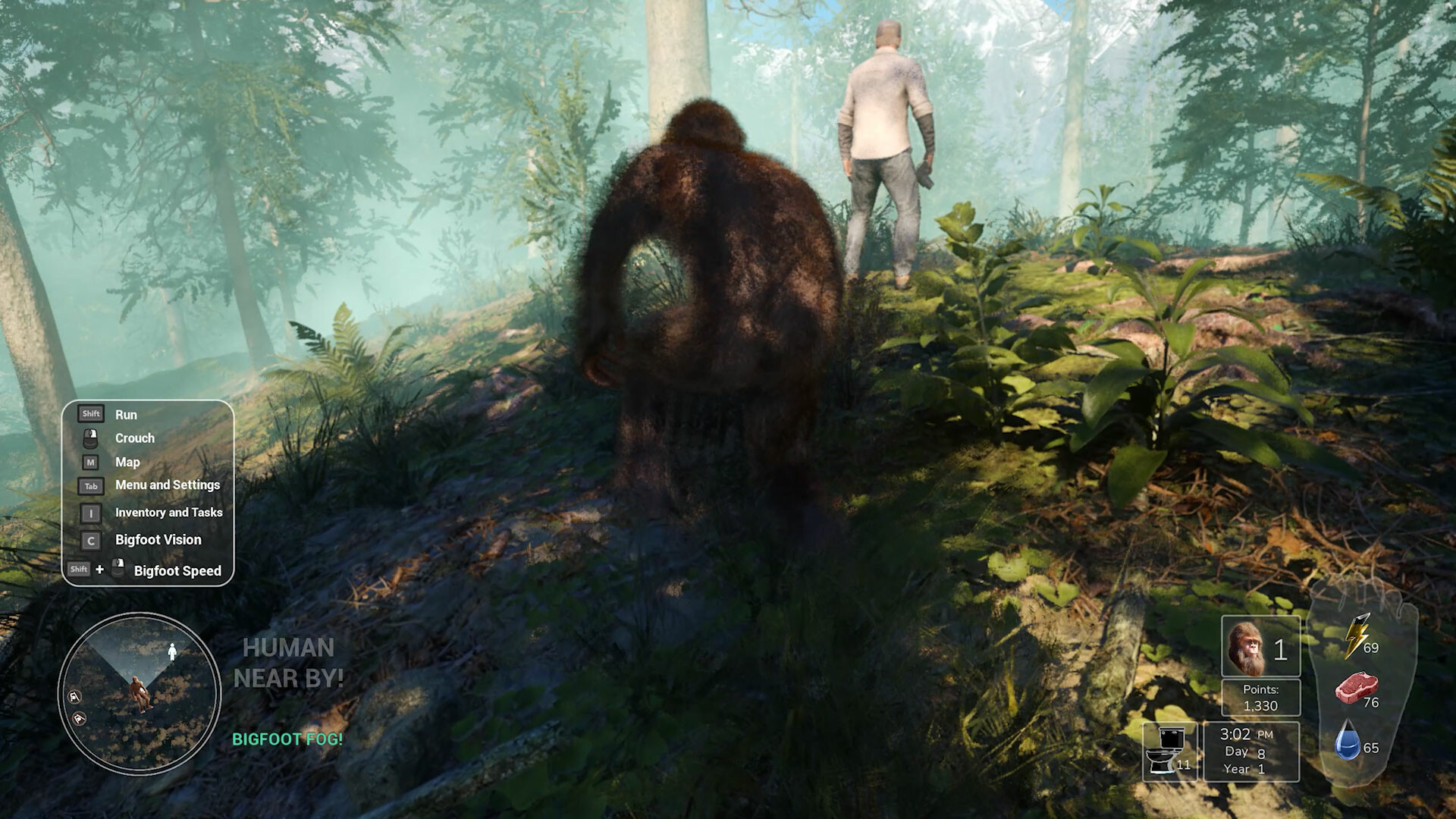Click the clock panel showing 3:02 PM Day 8
The width and height of the screenshot is (1456, 819).
(x=1250, y=751)
